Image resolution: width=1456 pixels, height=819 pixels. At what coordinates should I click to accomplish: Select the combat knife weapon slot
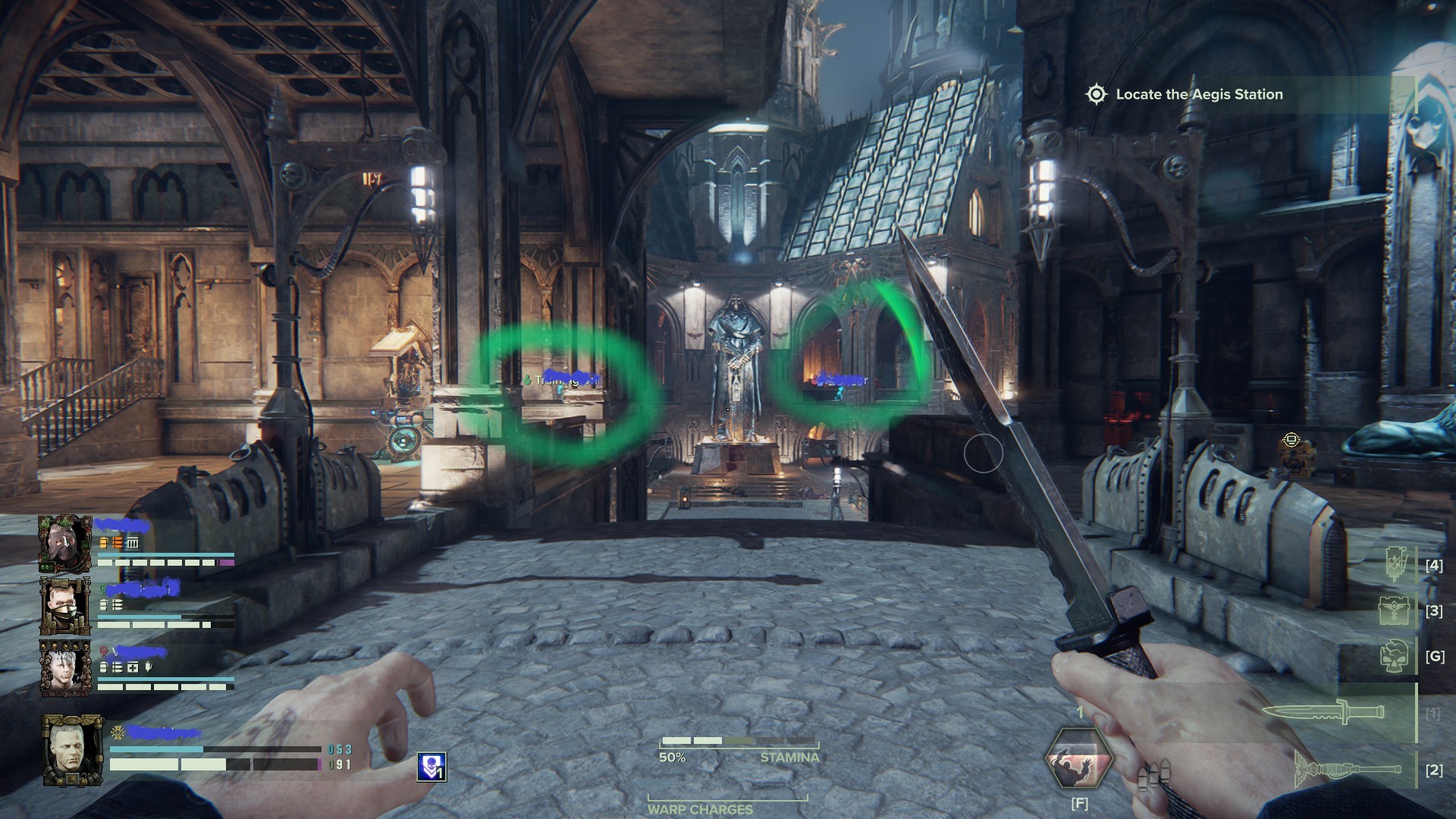pos(1323,713)
